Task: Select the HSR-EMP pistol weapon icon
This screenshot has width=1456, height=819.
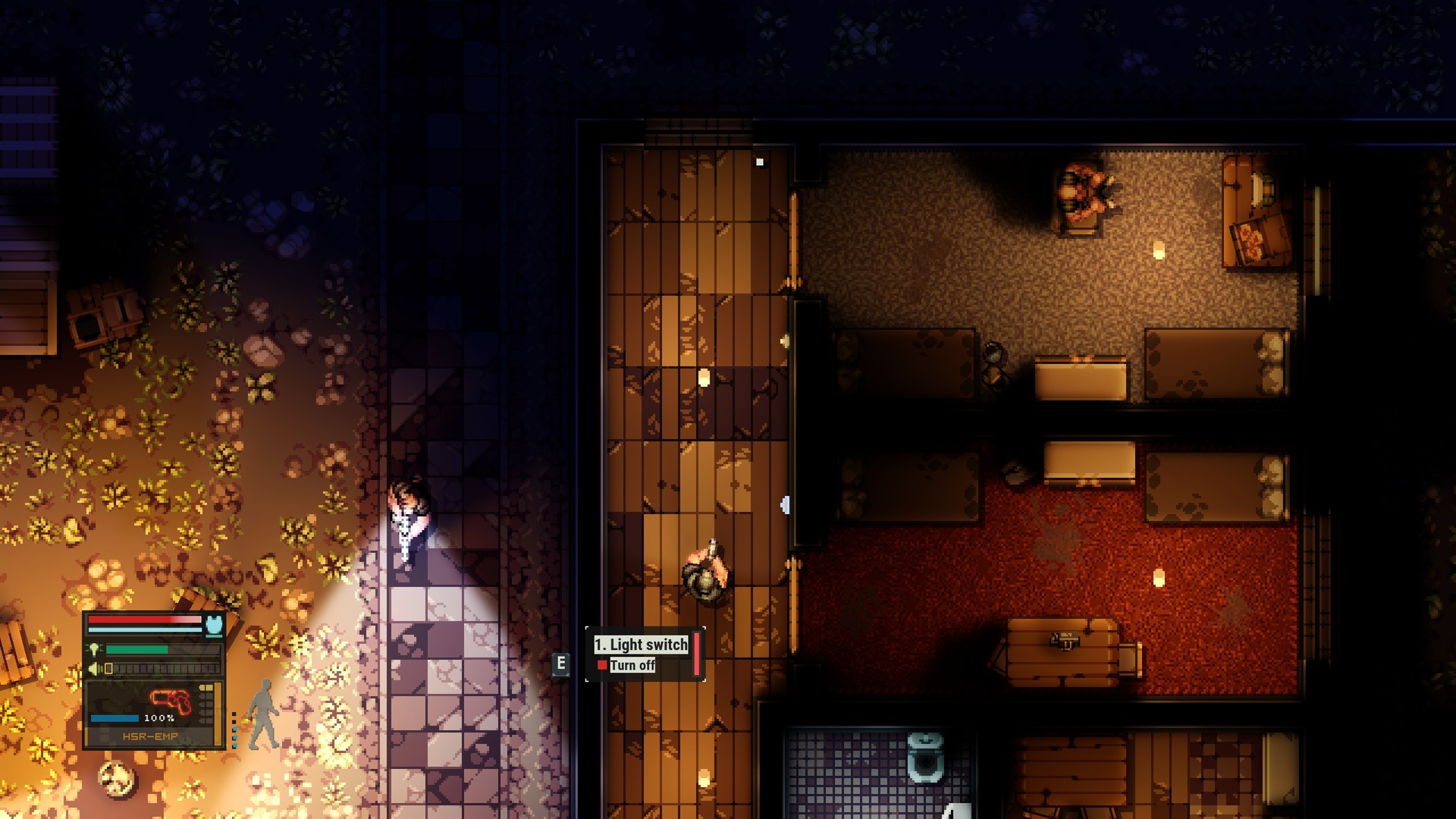Action: (x=171, y=701)
